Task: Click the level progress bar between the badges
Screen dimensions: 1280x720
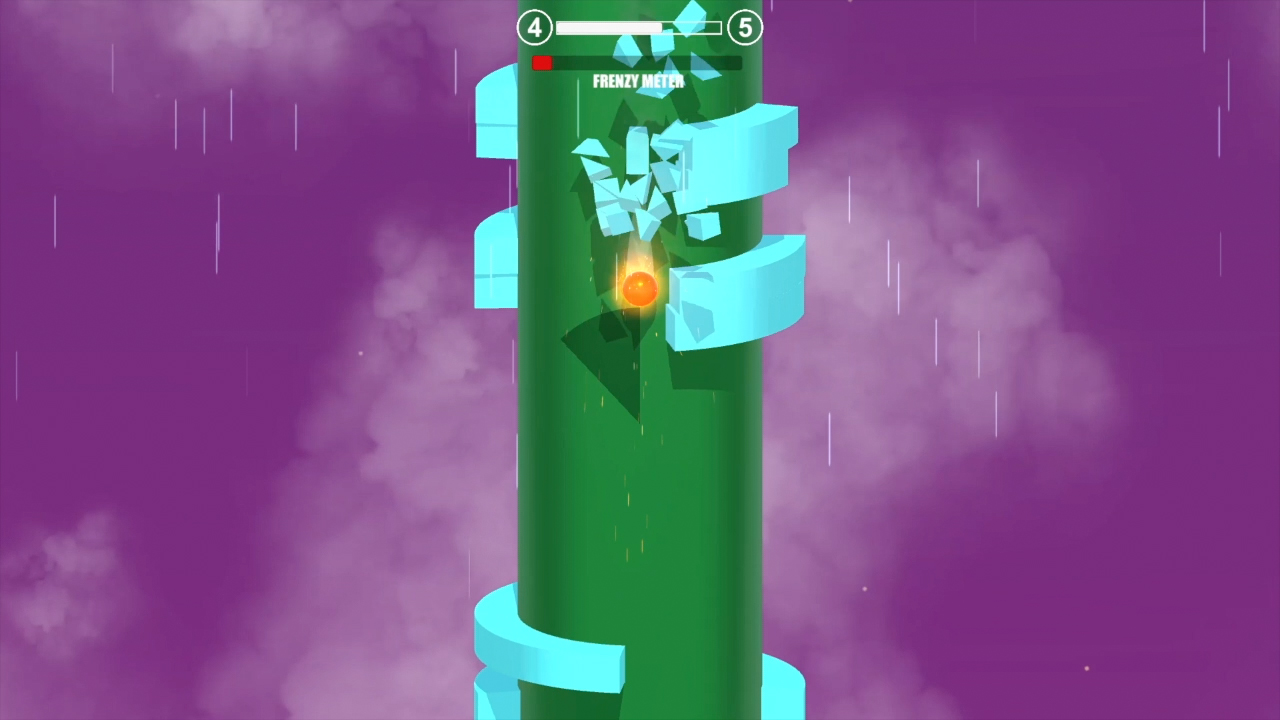Action: pyautogui.click(x=640, y=27)
